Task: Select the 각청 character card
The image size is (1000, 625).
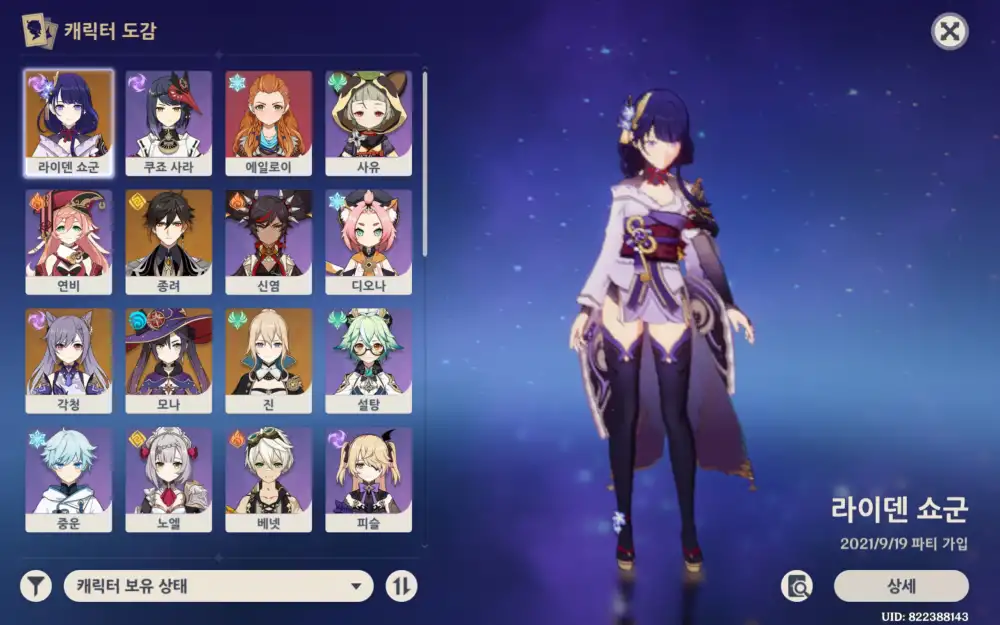Action: coord(69,360)
